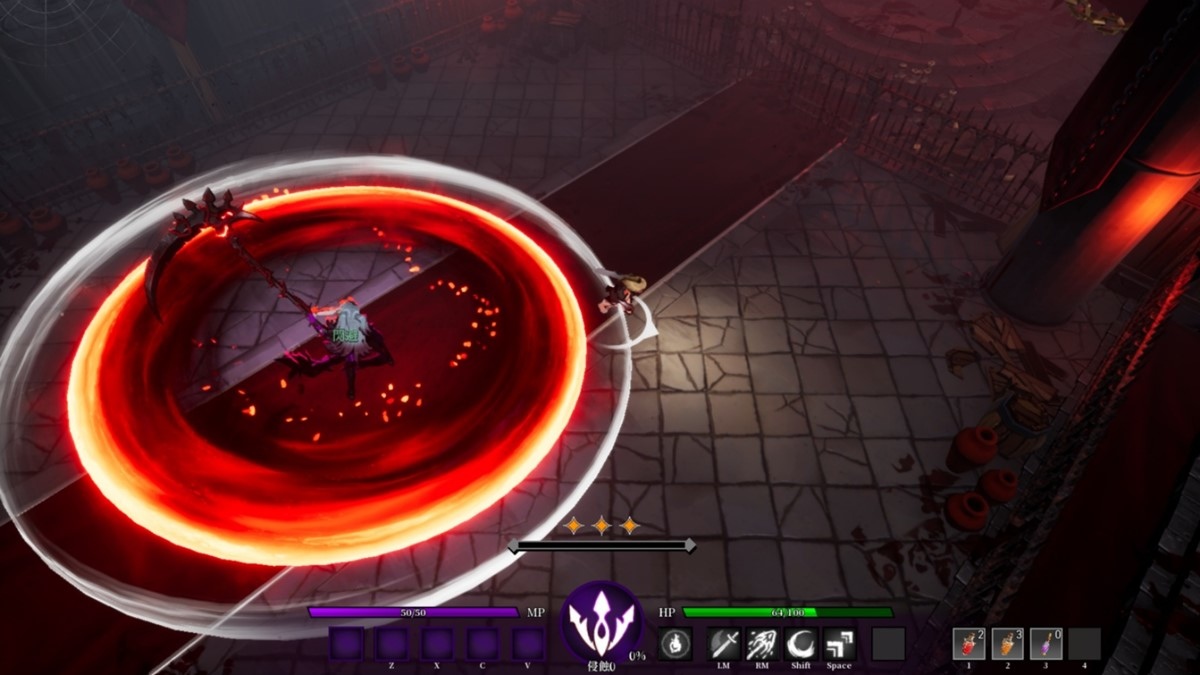Activate the crescent moon Shift skill
The width and height of the screenshot is (1200, 675).
pos(801,644)
